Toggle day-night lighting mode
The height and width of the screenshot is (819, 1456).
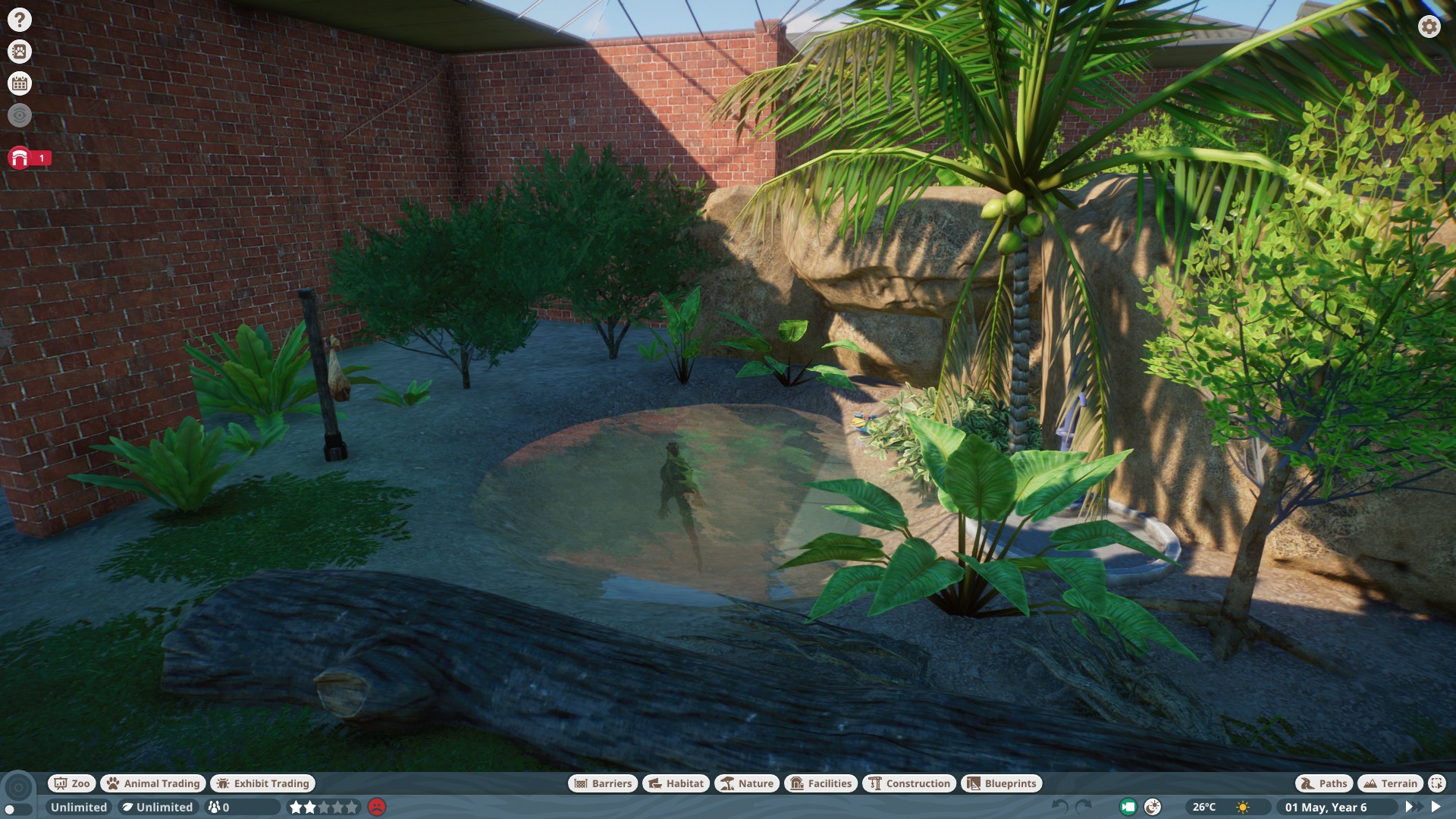pos(1153,806)
